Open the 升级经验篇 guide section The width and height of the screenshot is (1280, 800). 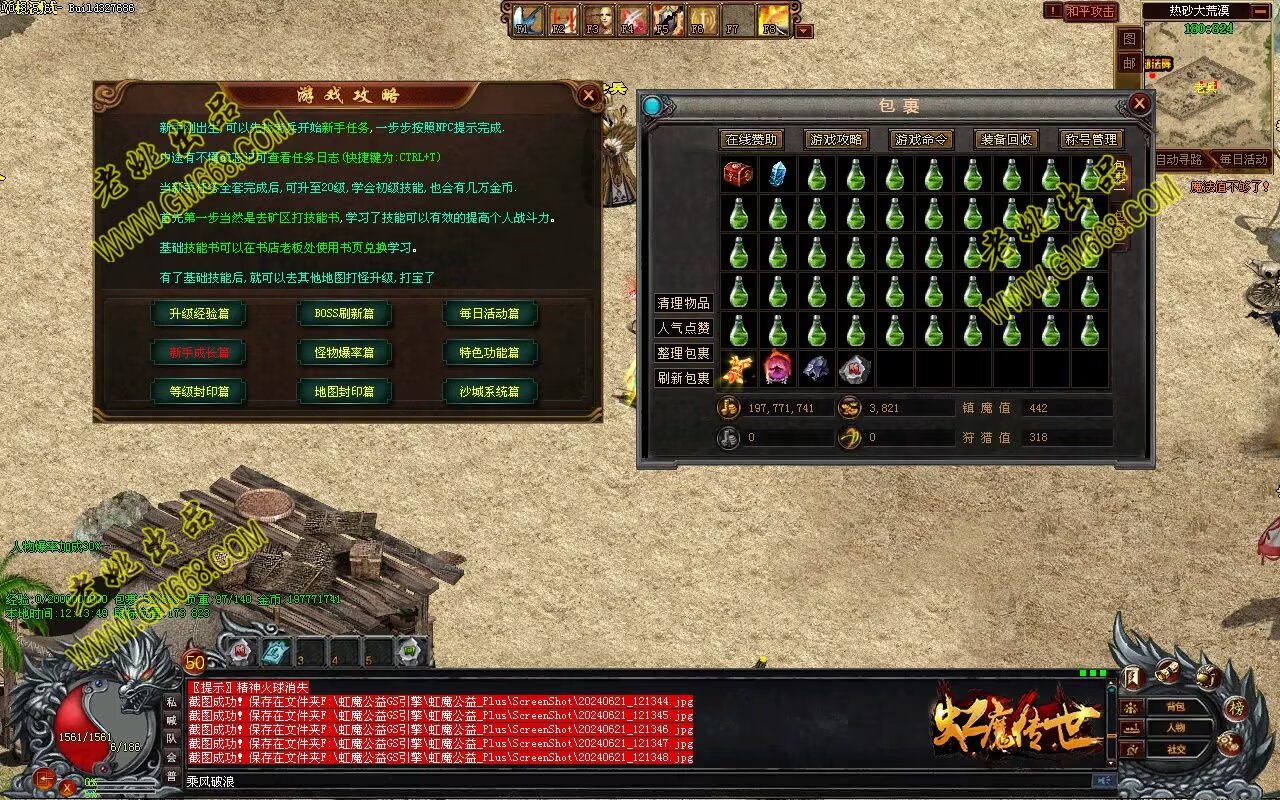coord(198,313)
